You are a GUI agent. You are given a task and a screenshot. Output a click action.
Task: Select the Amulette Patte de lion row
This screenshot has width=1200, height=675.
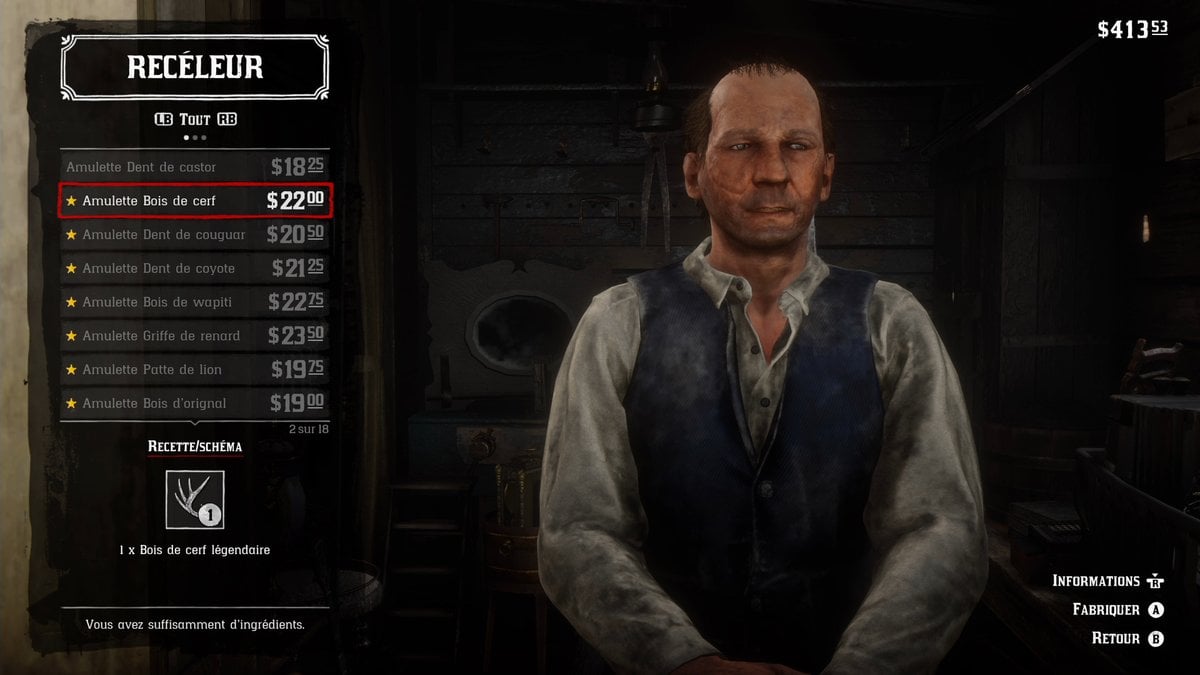click(195, 370)
